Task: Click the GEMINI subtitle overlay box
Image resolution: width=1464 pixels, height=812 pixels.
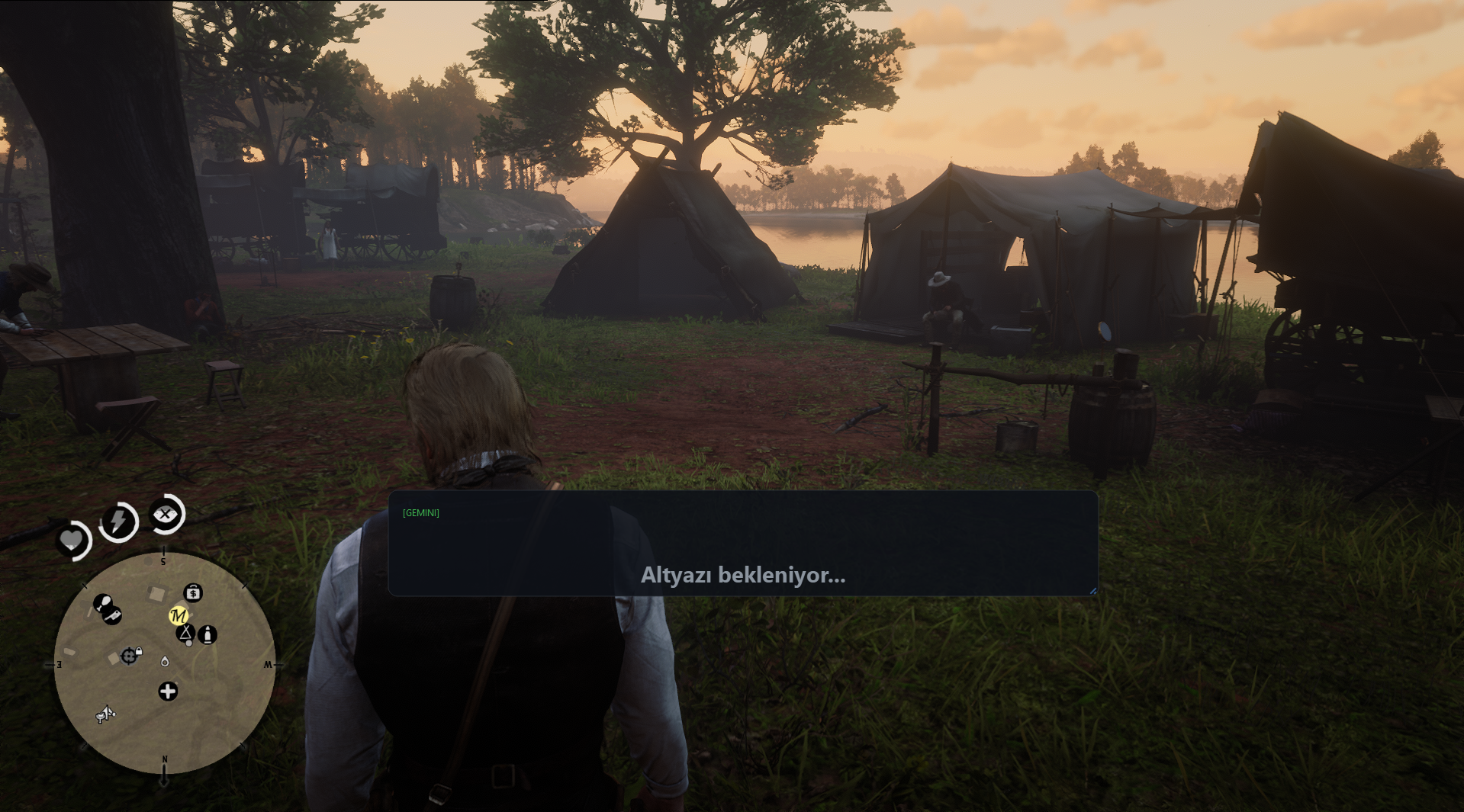Action: [x=743, y=544]
